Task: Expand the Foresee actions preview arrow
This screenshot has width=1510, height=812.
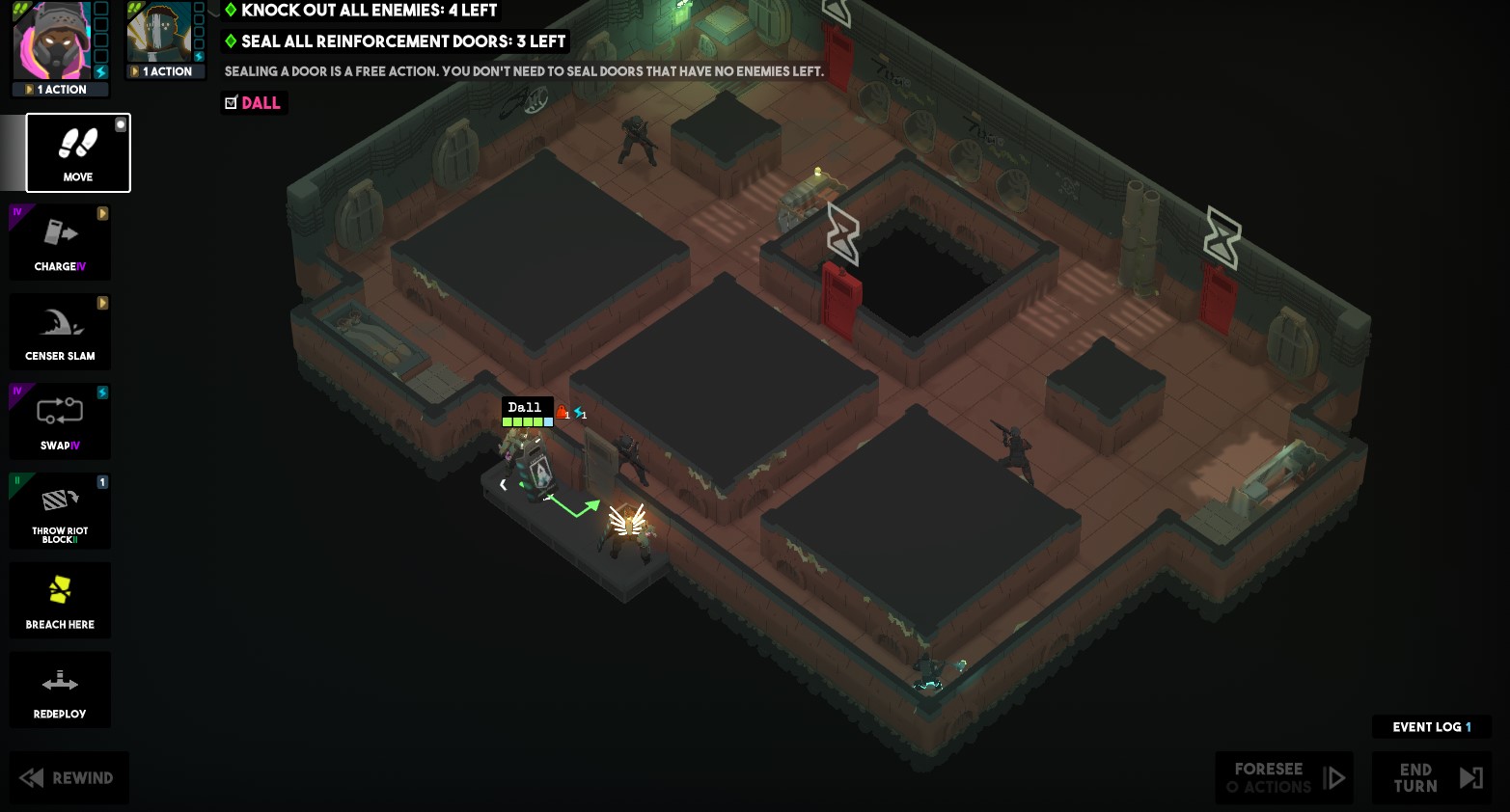Action: pyautogui.click(x=1337, y=777)
